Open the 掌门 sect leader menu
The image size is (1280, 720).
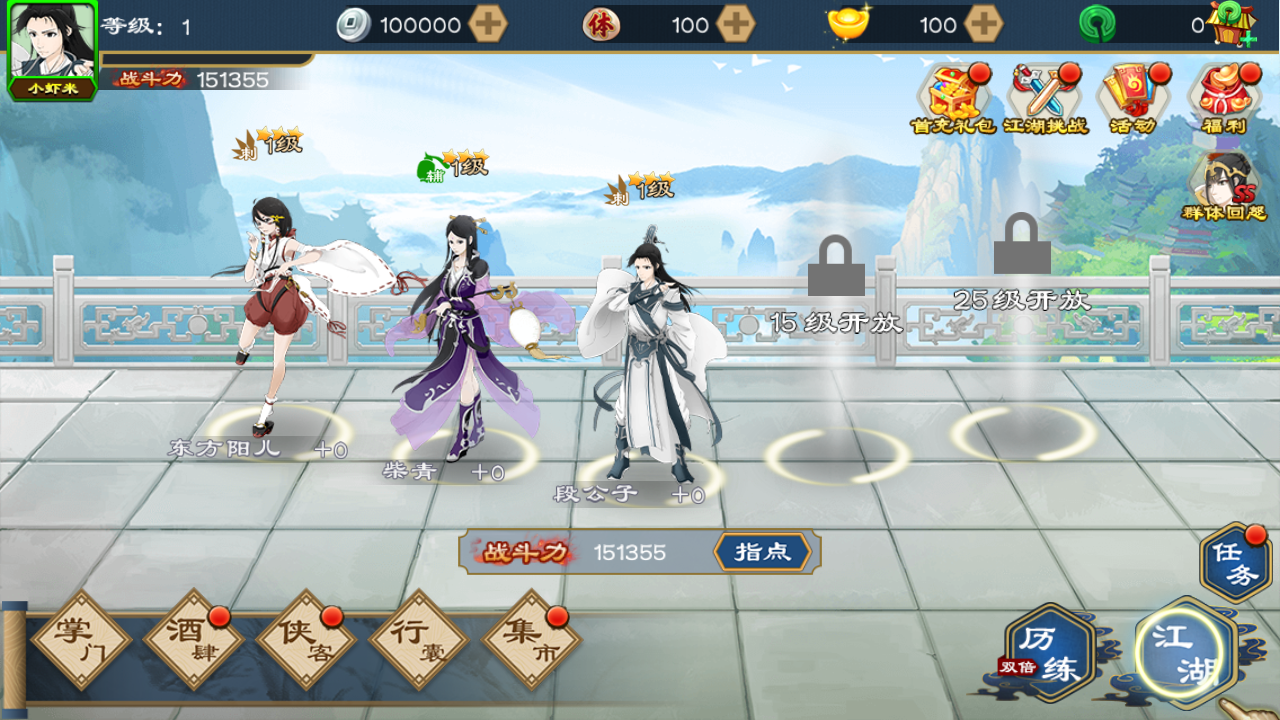coord(80,640)
